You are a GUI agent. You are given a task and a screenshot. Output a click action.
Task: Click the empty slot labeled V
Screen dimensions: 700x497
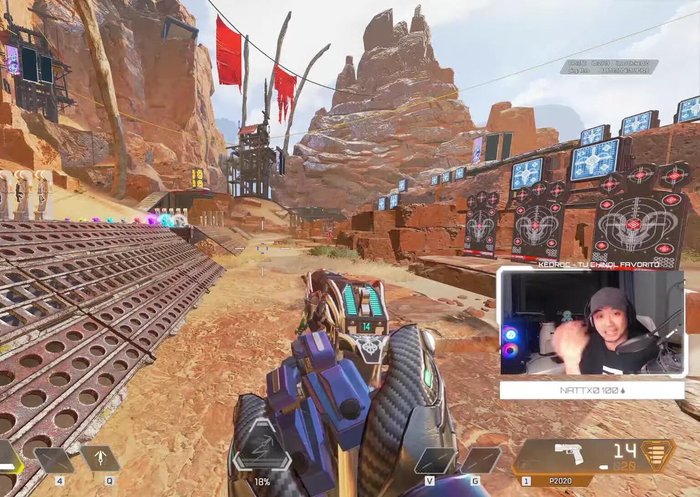pyautogui.click(x=435, y=460)
